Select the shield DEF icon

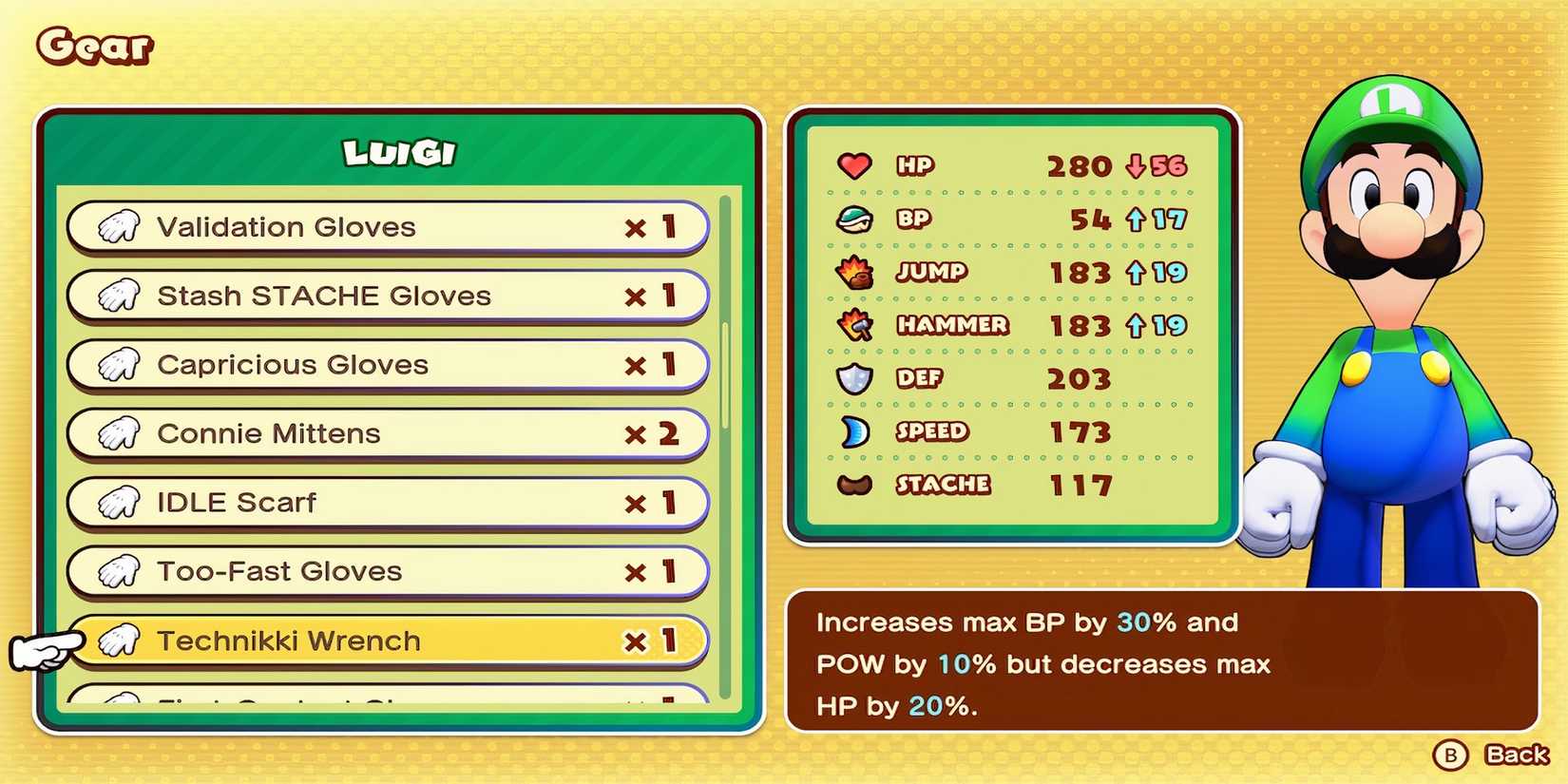pos(854,378)
